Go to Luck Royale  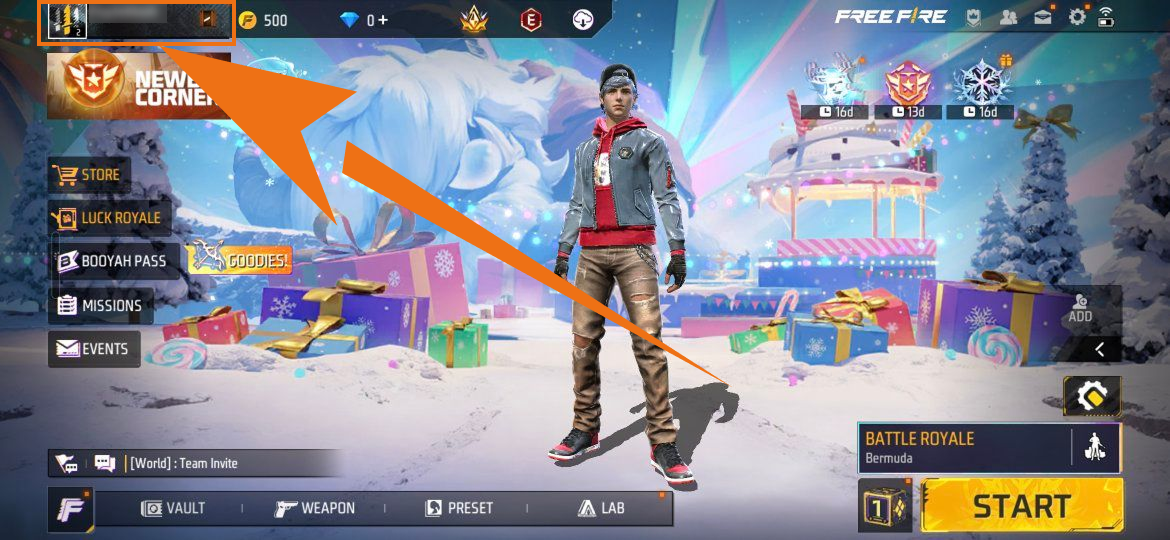click(x=109, y=217)
